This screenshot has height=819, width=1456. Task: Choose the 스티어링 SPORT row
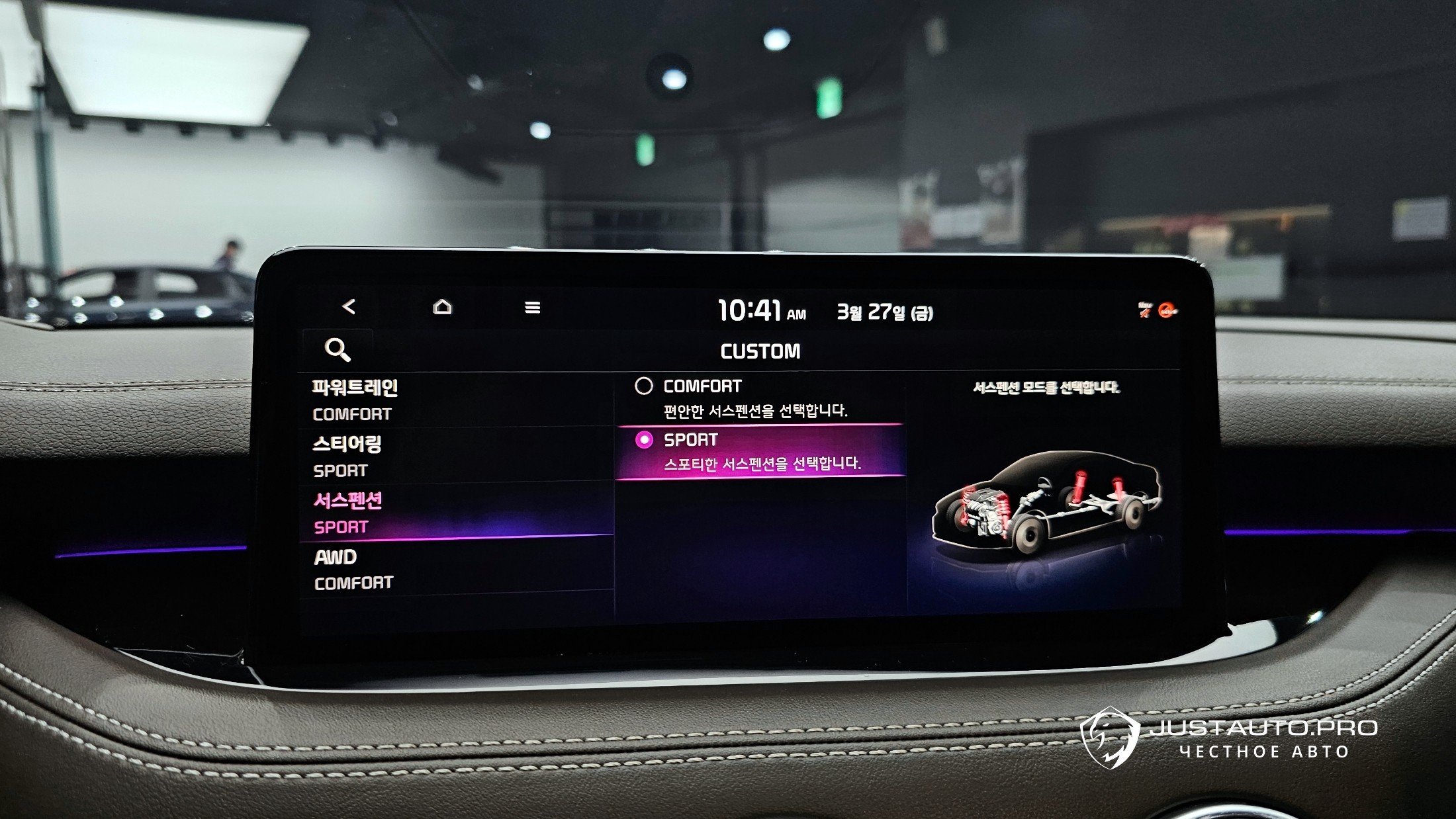pyautogui.click(x=457, y=456)
